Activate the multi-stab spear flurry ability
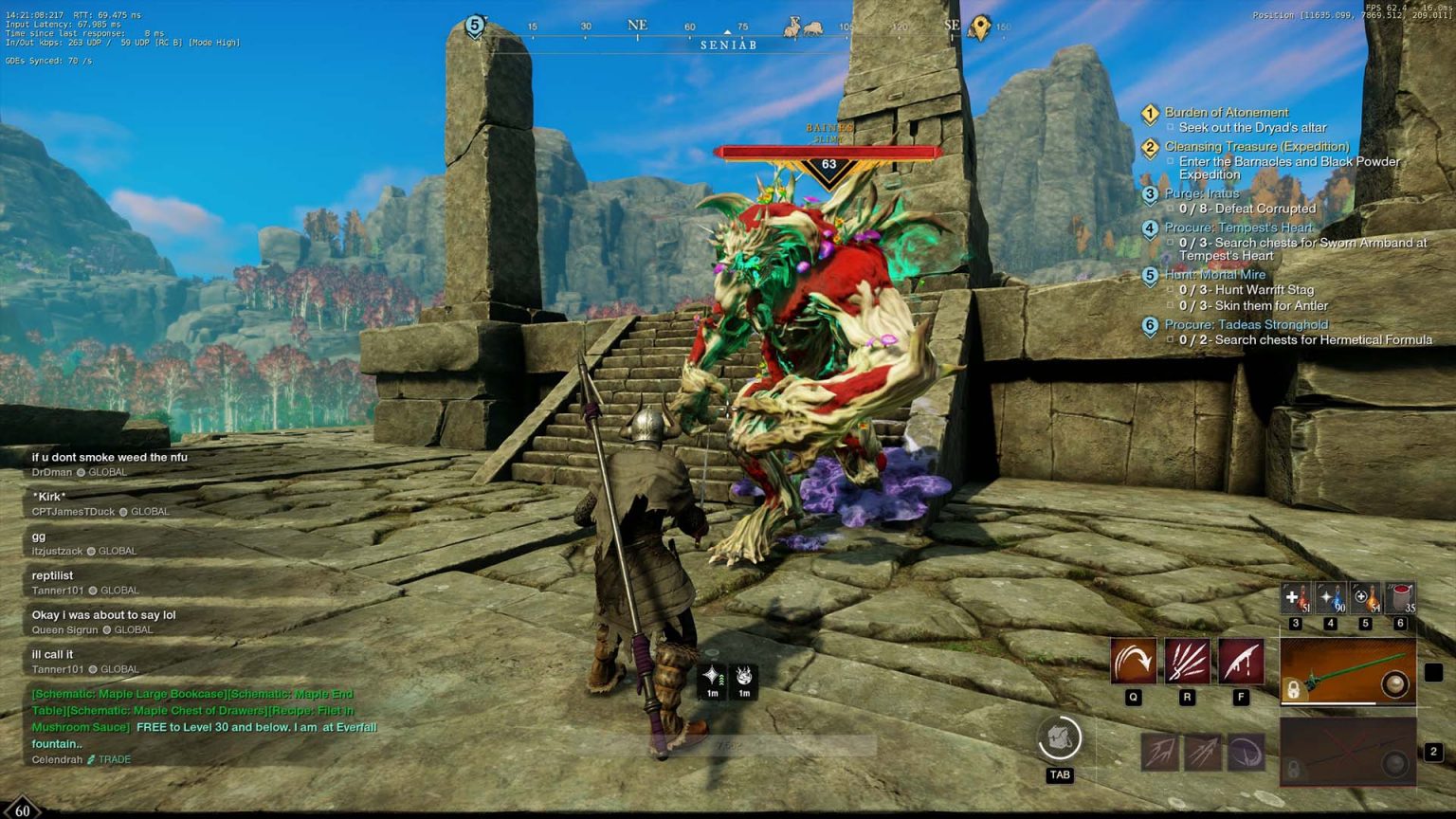Image resolution: width=1456 pixels, height=819 pixels. [x=1187, y=661]
